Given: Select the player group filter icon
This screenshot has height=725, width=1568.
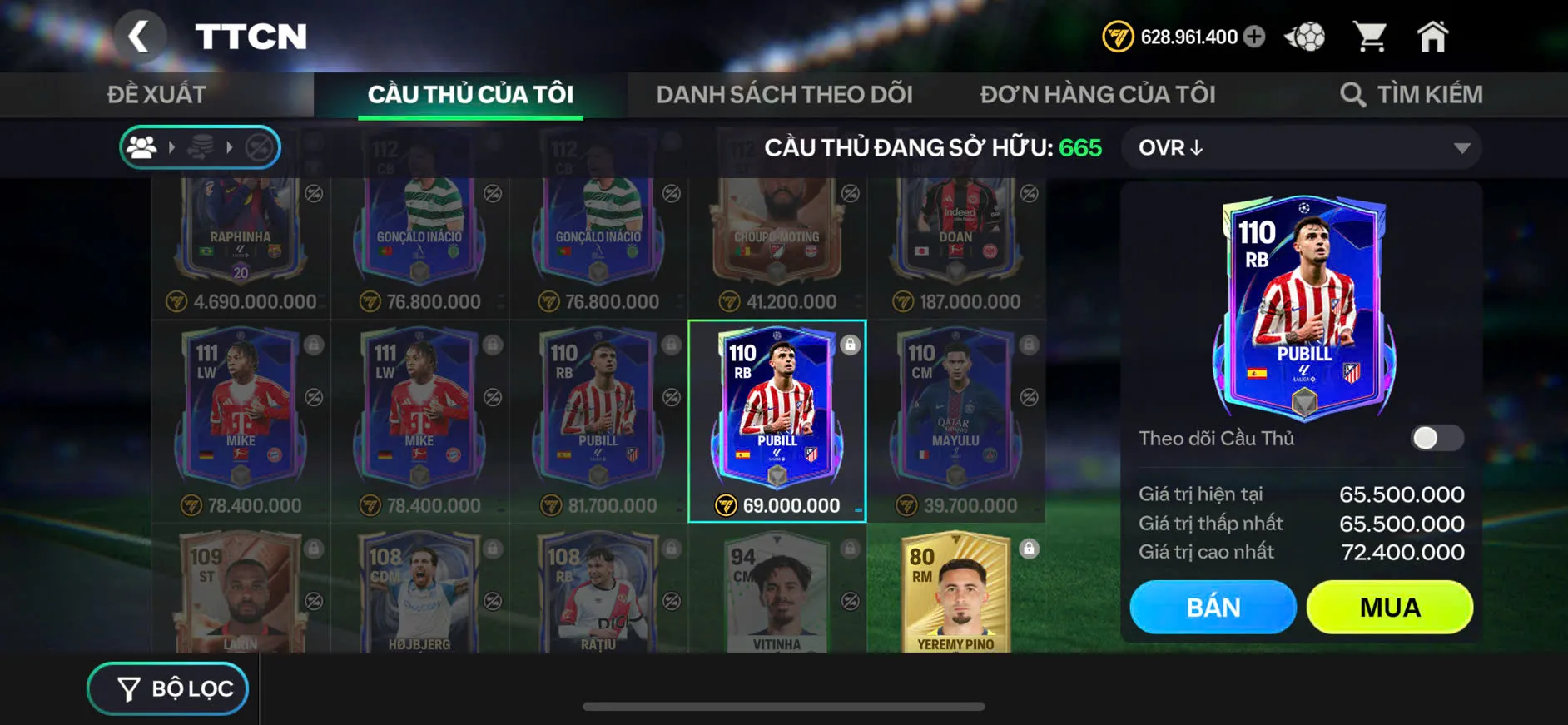Looking at the screenshot, I should pos(141,147).
